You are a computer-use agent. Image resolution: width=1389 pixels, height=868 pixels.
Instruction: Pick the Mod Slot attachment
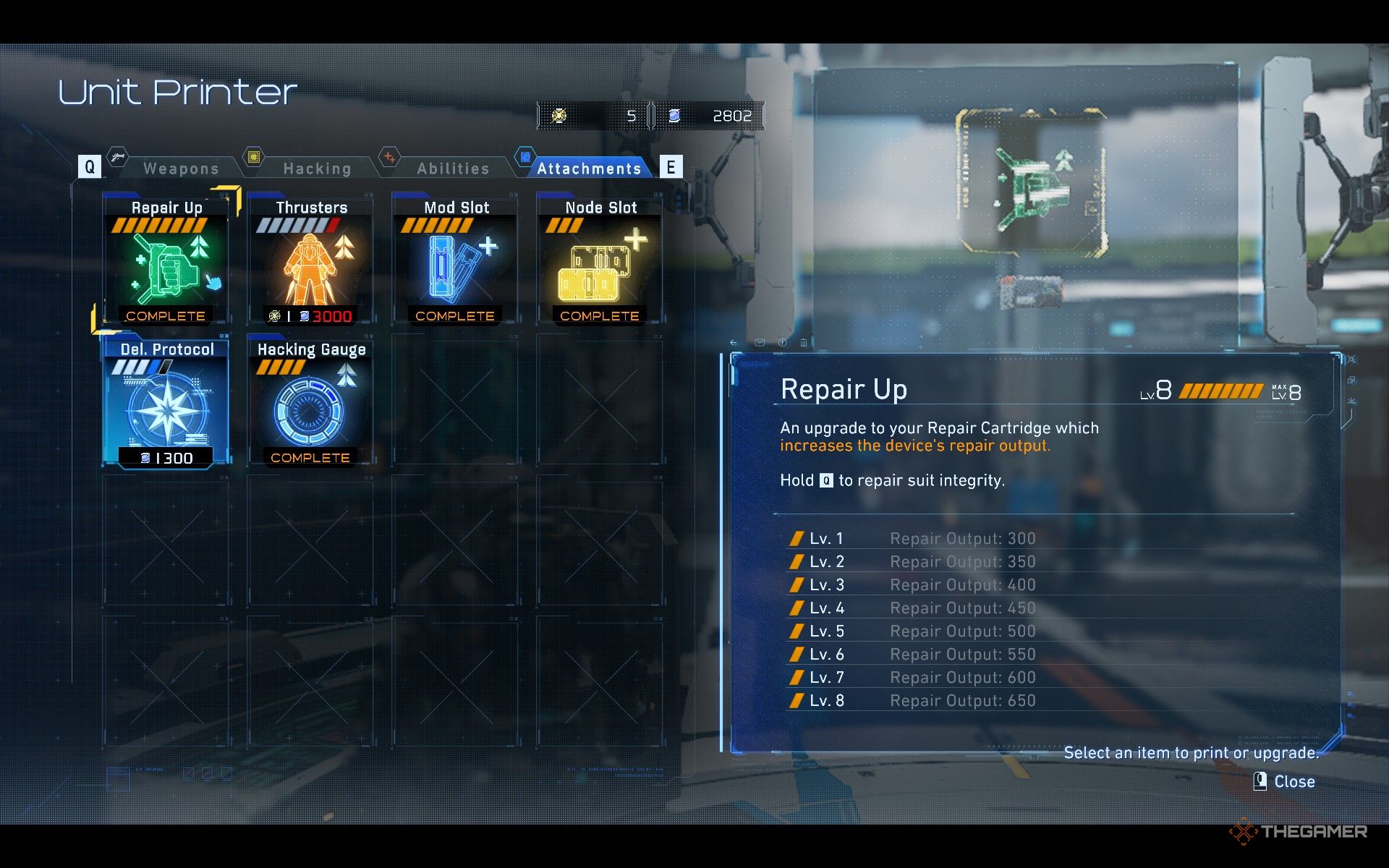click(456, 260)
